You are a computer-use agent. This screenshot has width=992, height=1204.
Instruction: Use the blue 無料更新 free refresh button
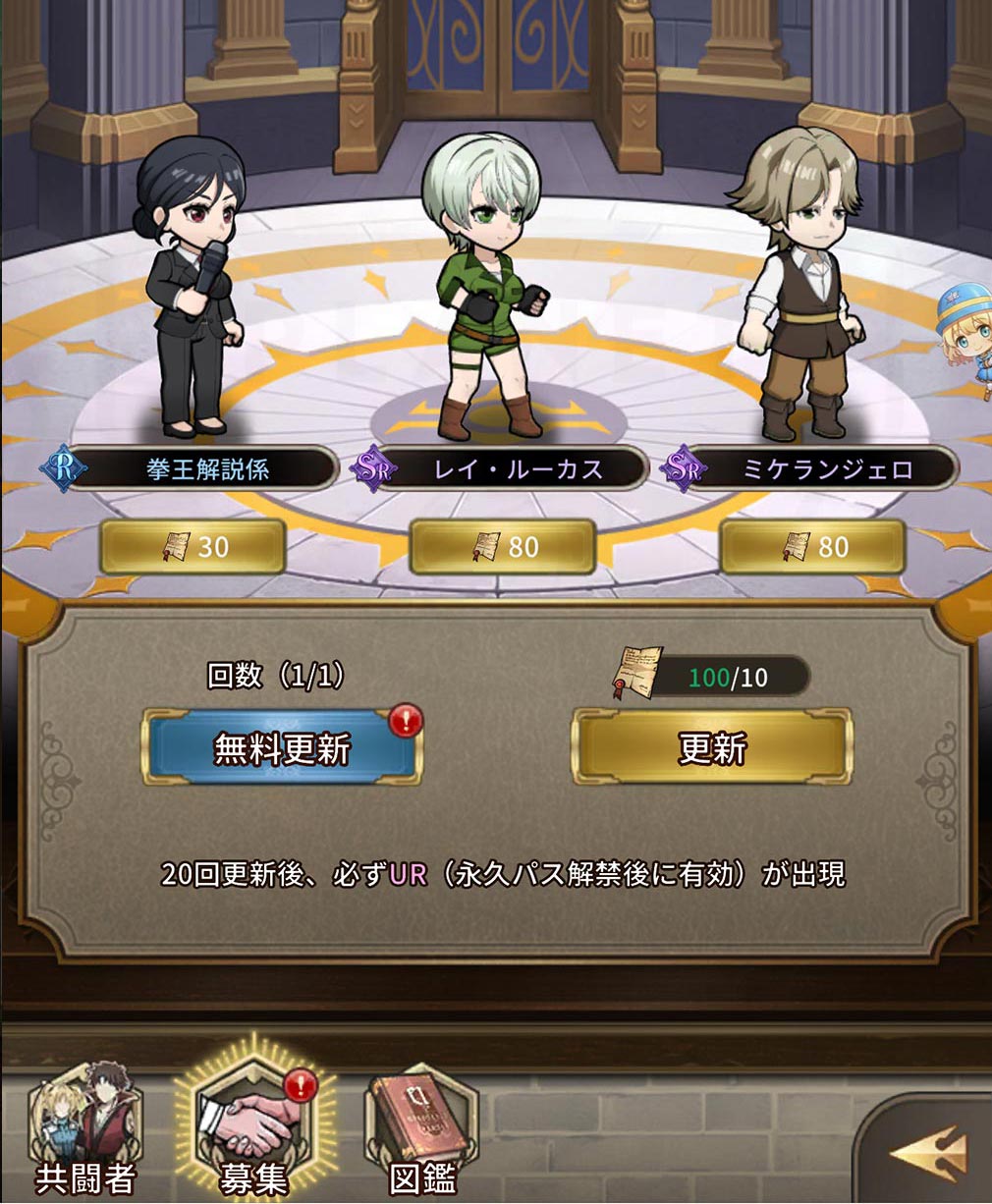[282, 748]
